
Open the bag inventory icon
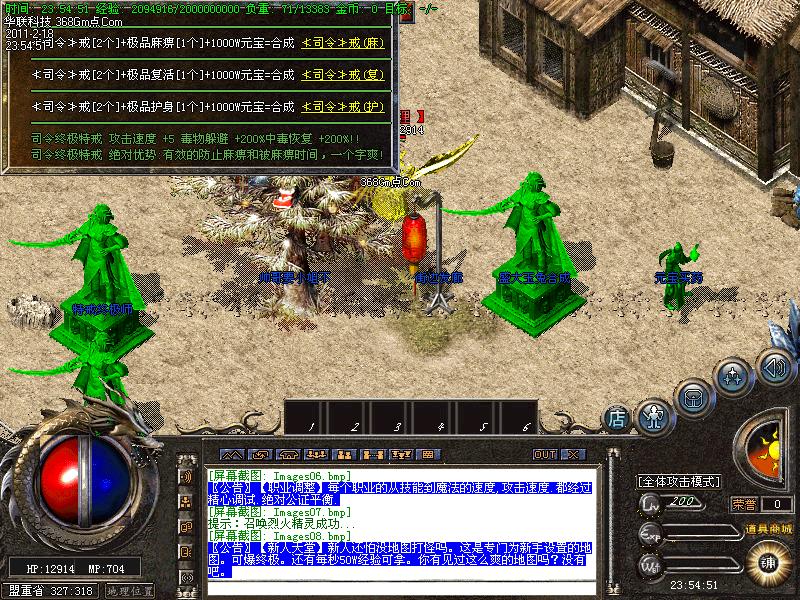(693, 397)
